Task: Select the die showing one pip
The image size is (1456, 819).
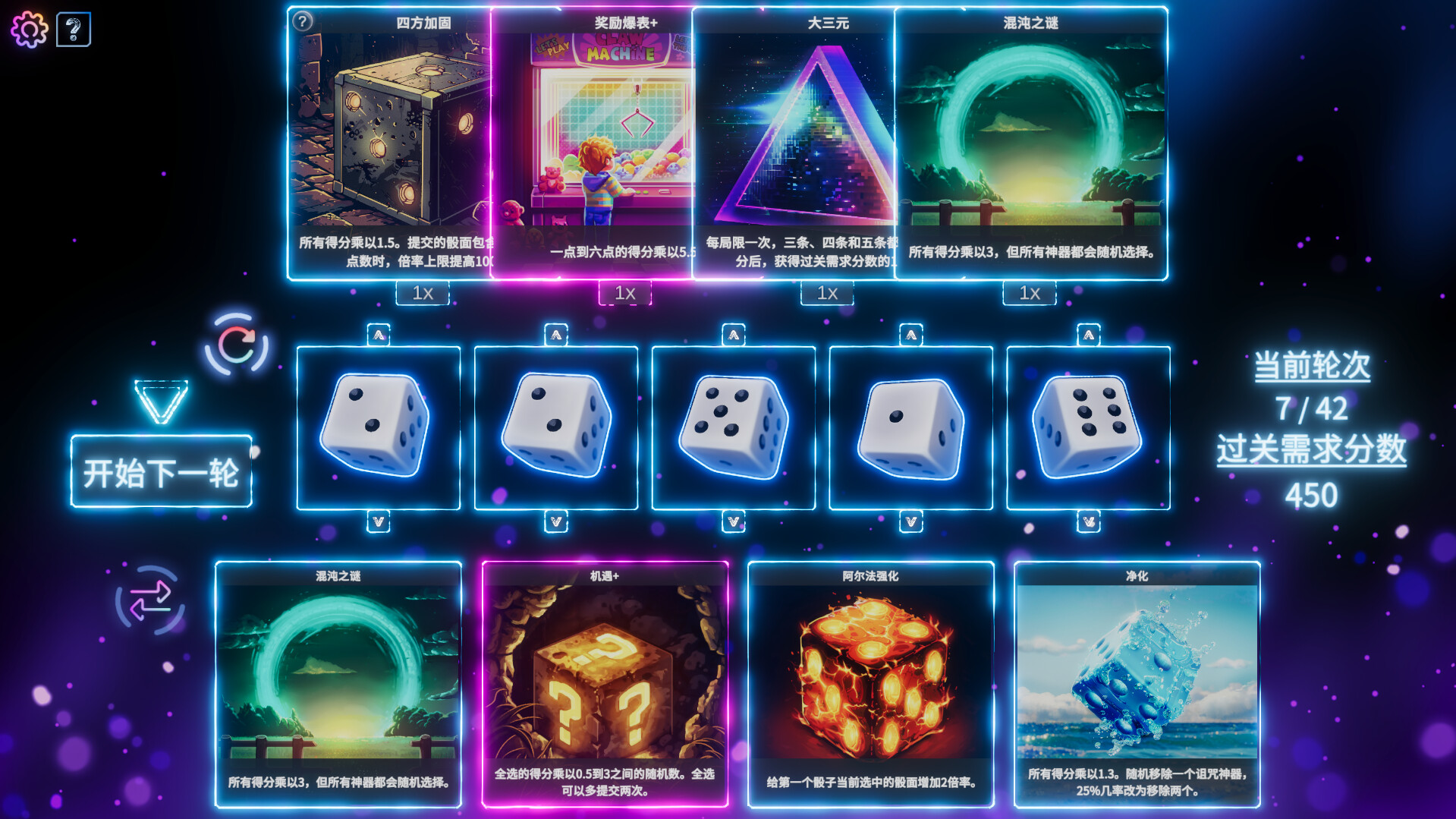Action: pos(909,429)
